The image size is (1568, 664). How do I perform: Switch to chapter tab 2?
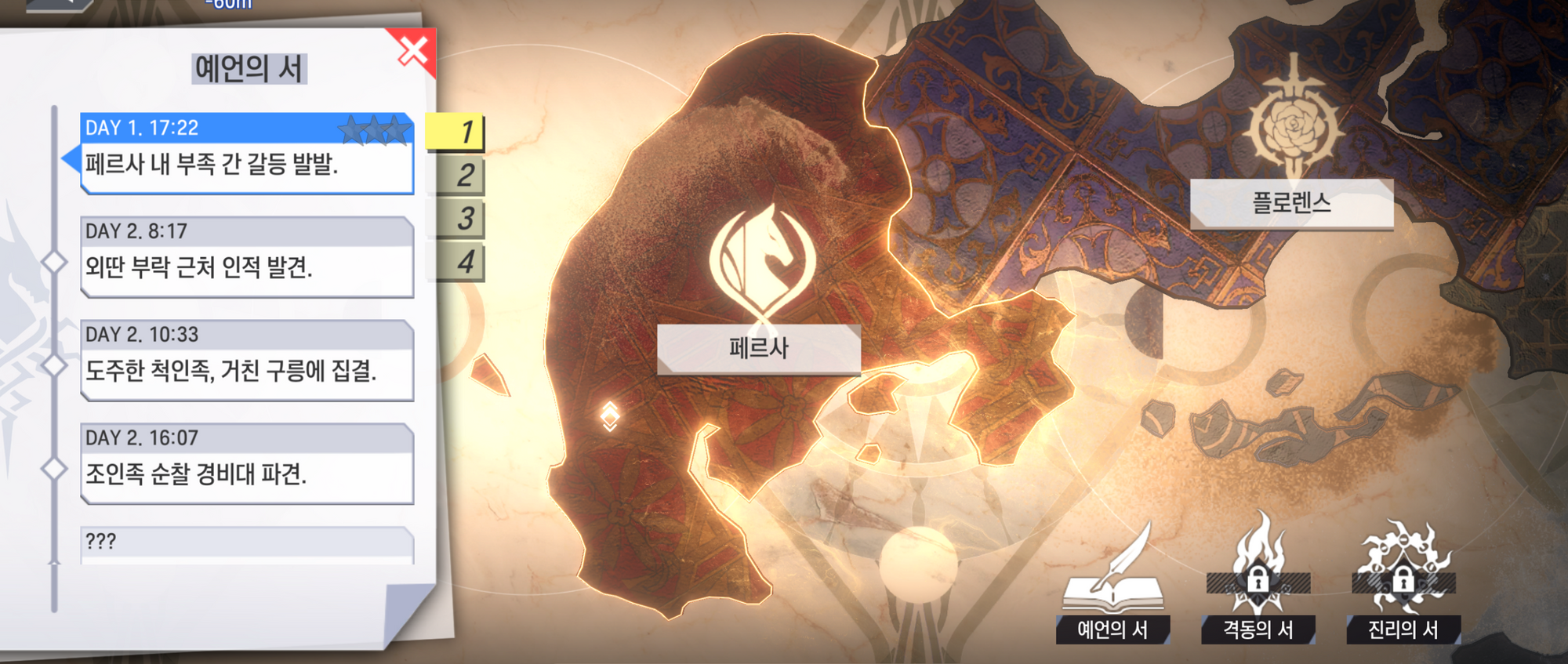pyautogui.click(x=458, y=176)
